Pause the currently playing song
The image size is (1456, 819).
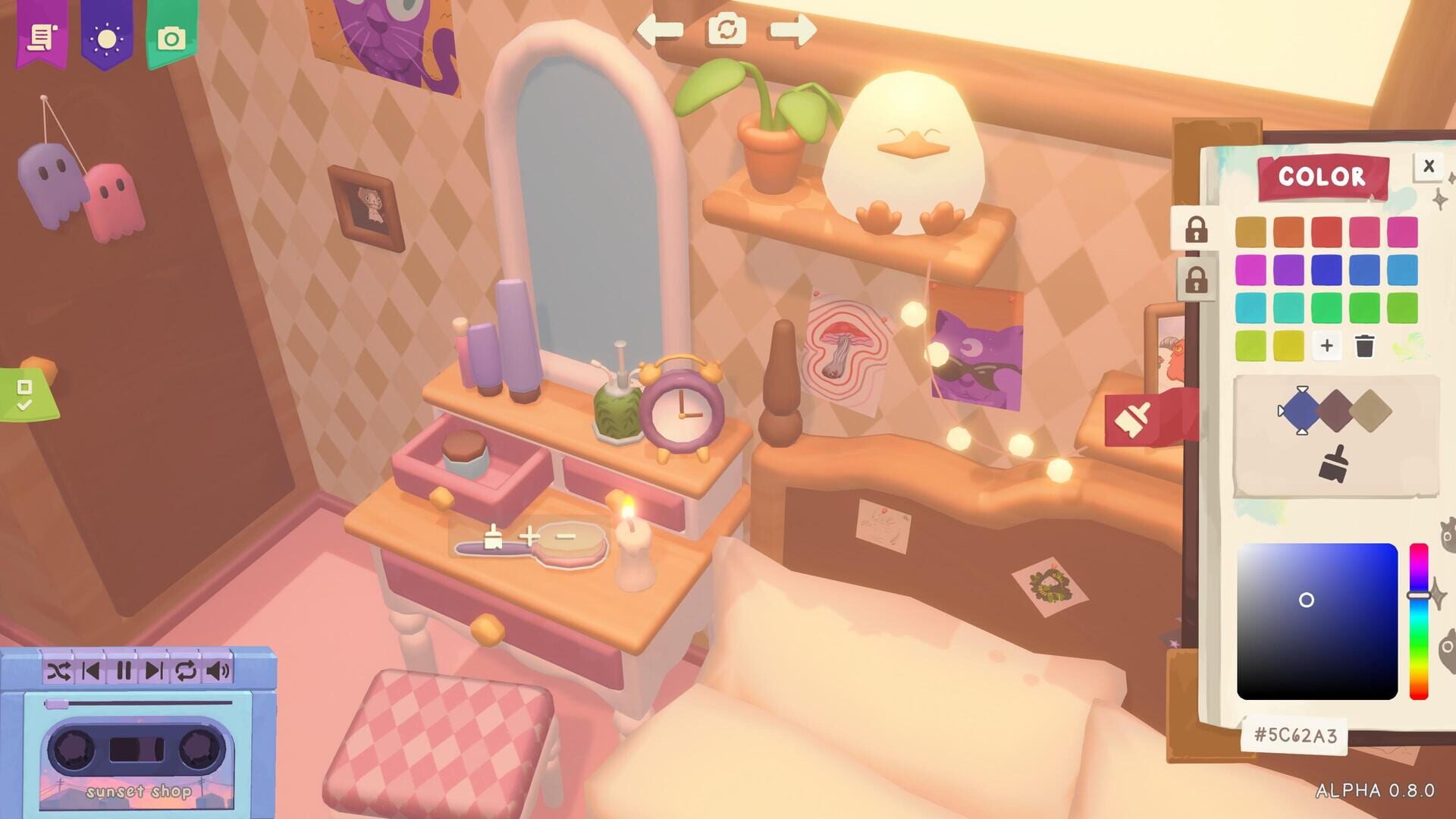(x=124, y=670)
